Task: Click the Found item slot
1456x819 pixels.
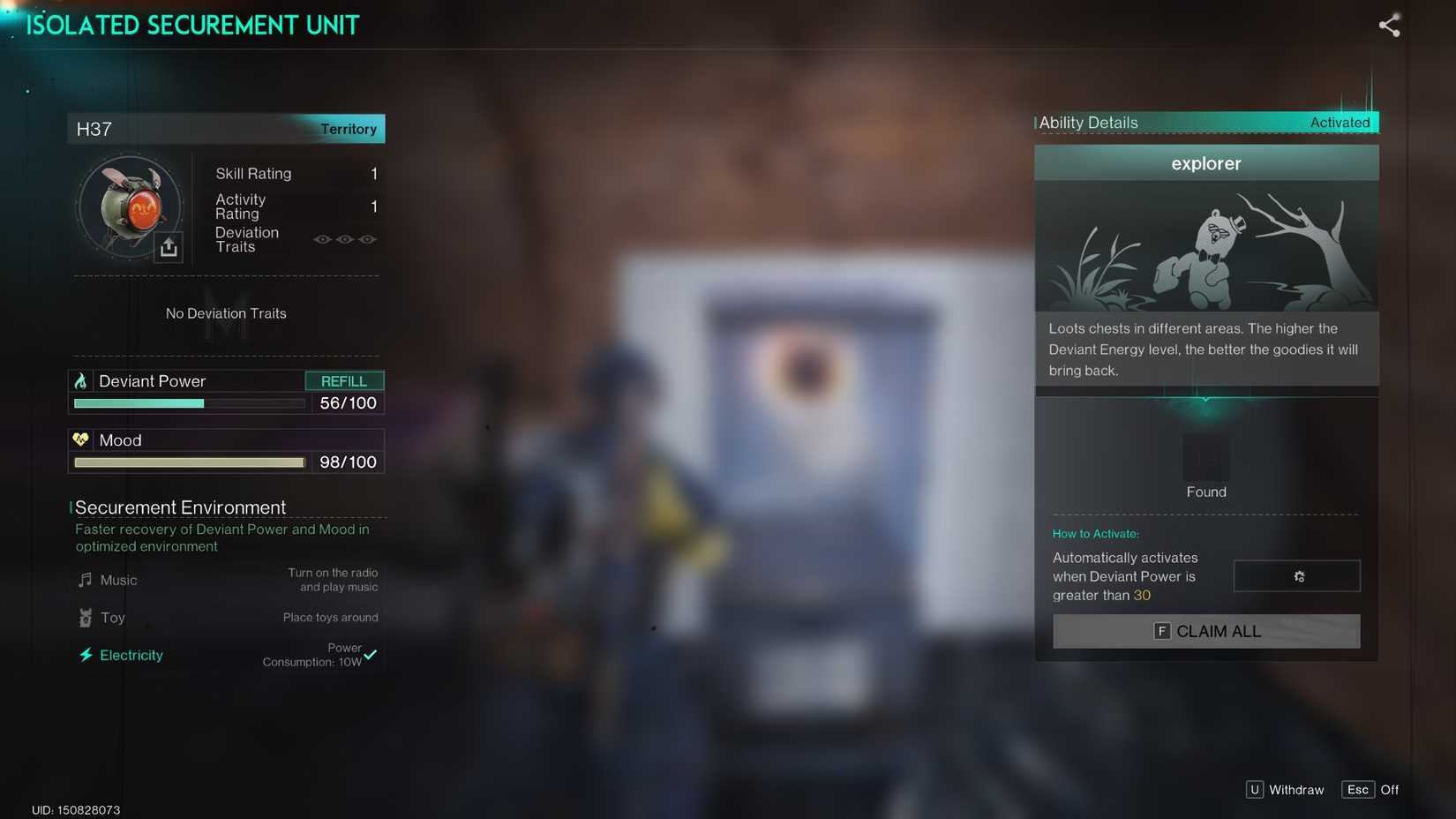Action: coord(1206,458)
